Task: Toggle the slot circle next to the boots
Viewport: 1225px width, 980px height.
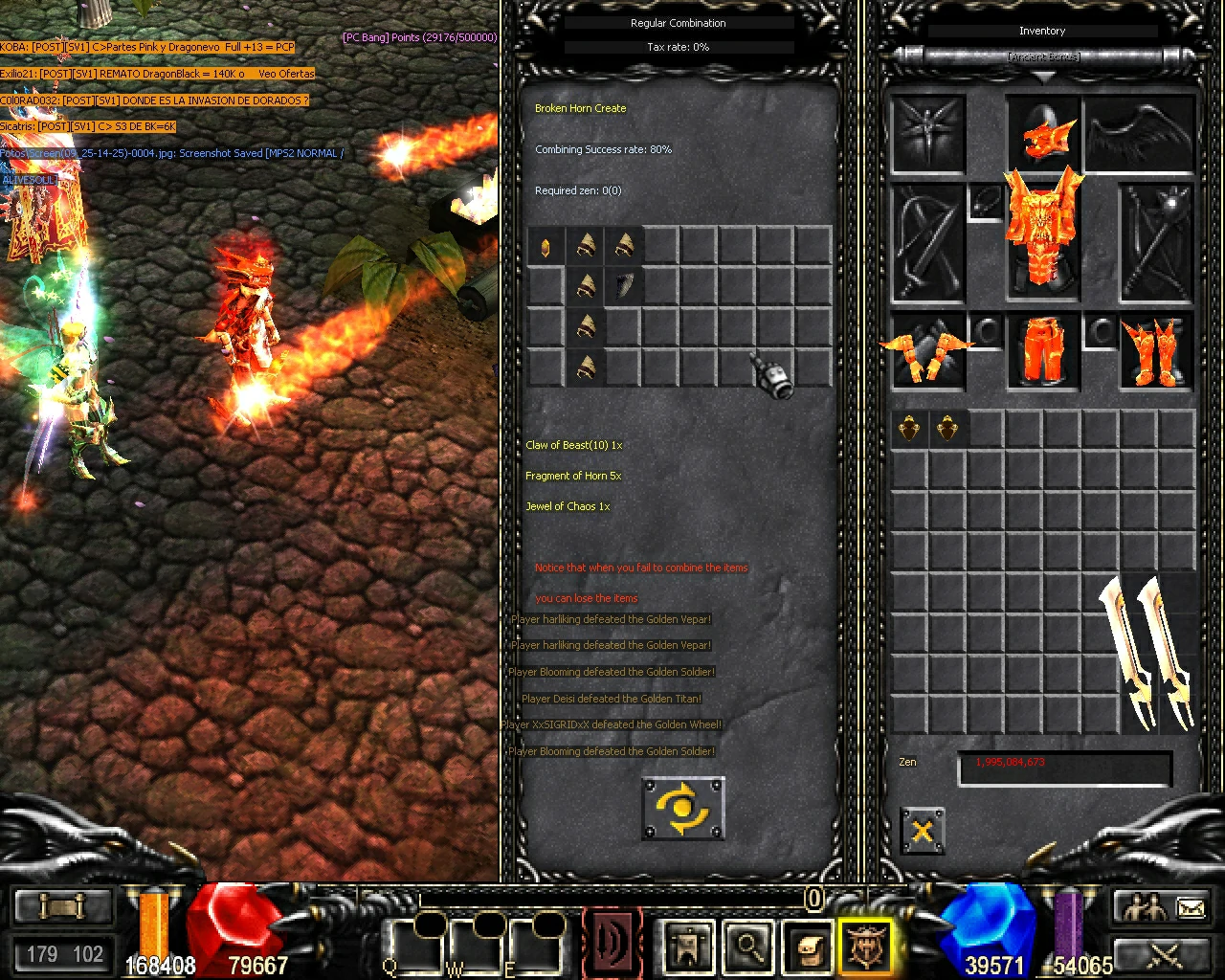Action: click(1096, 330)
